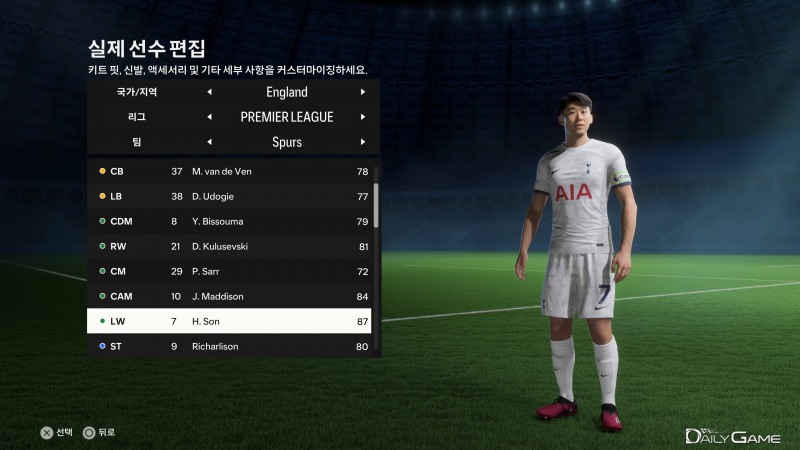Open H. Son for editing
The width and height of the screenshot is (800, 450).
[x=230, y=321]
